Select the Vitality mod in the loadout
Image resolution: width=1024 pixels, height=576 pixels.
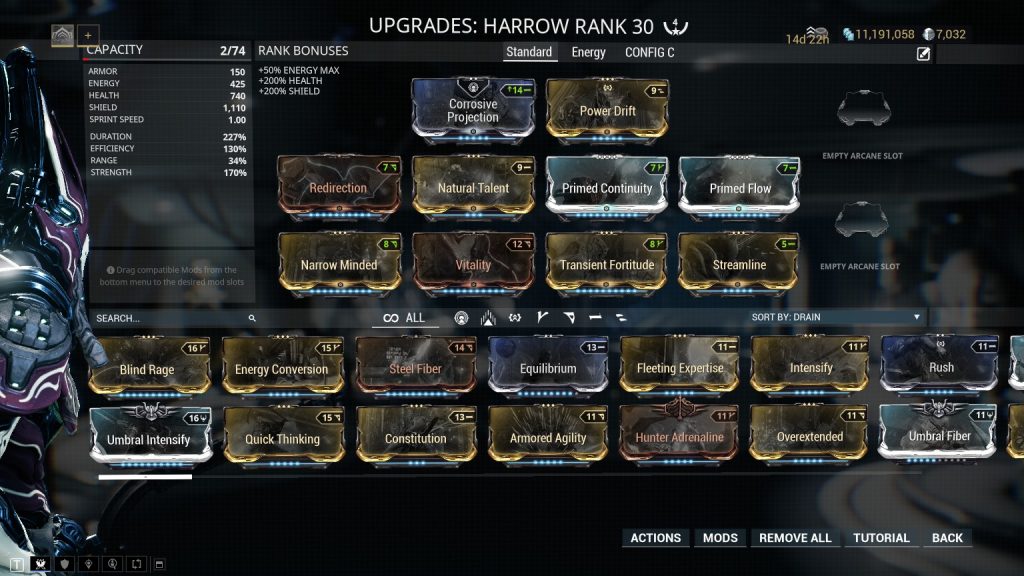coord(473,265)
